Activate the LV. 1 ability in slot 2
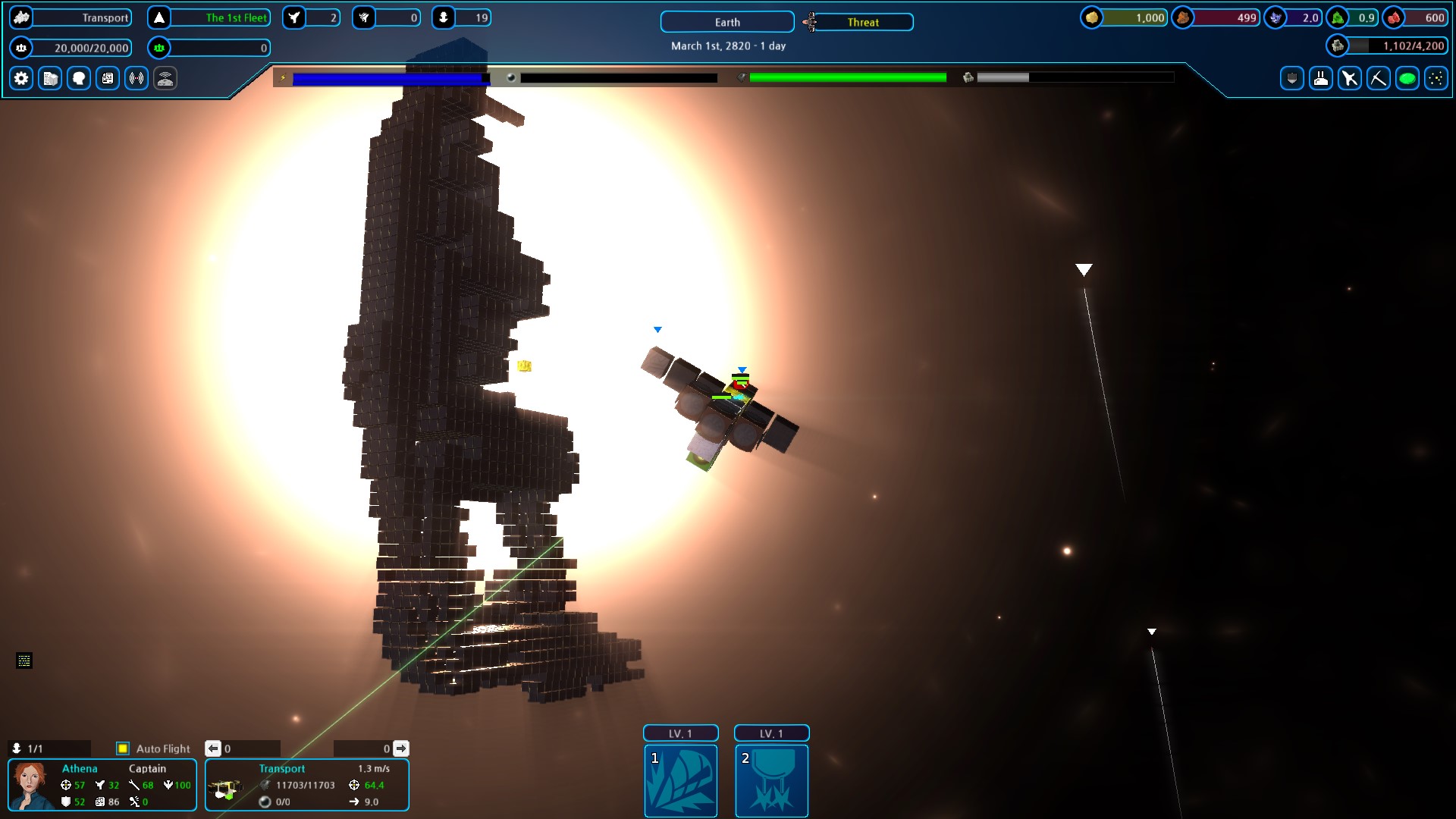Image resolution: width=1456 pixels, height=819 pixels. pyautogui.click(x=771, y=781)
